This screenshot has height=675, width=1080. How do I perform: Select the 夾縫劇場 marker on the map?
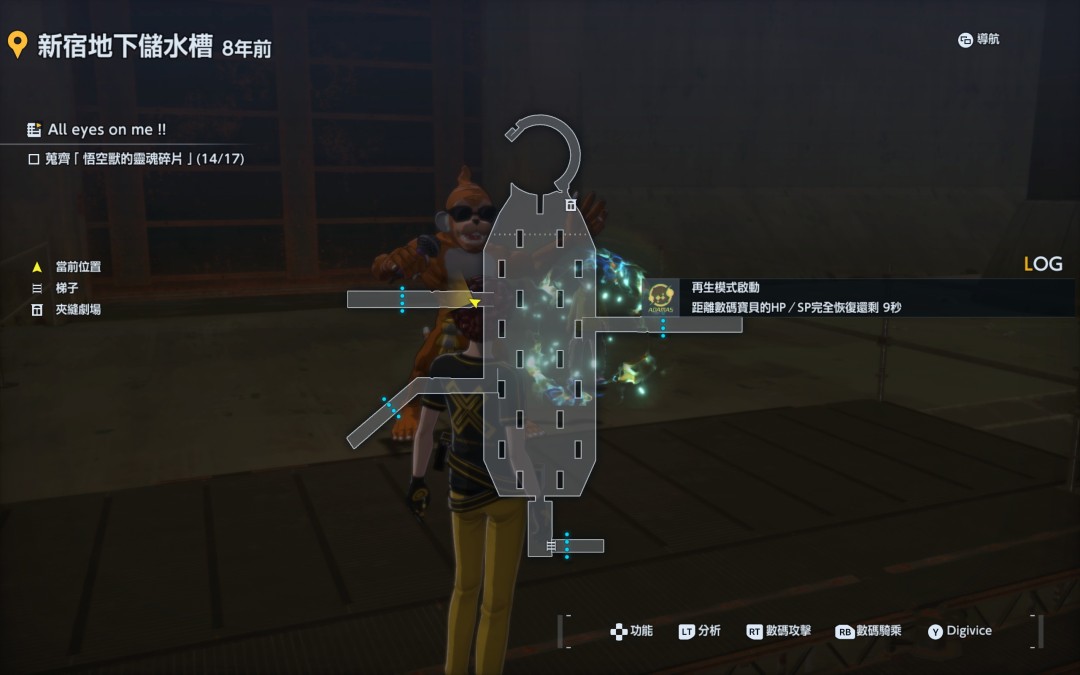(x=570, y=204)
